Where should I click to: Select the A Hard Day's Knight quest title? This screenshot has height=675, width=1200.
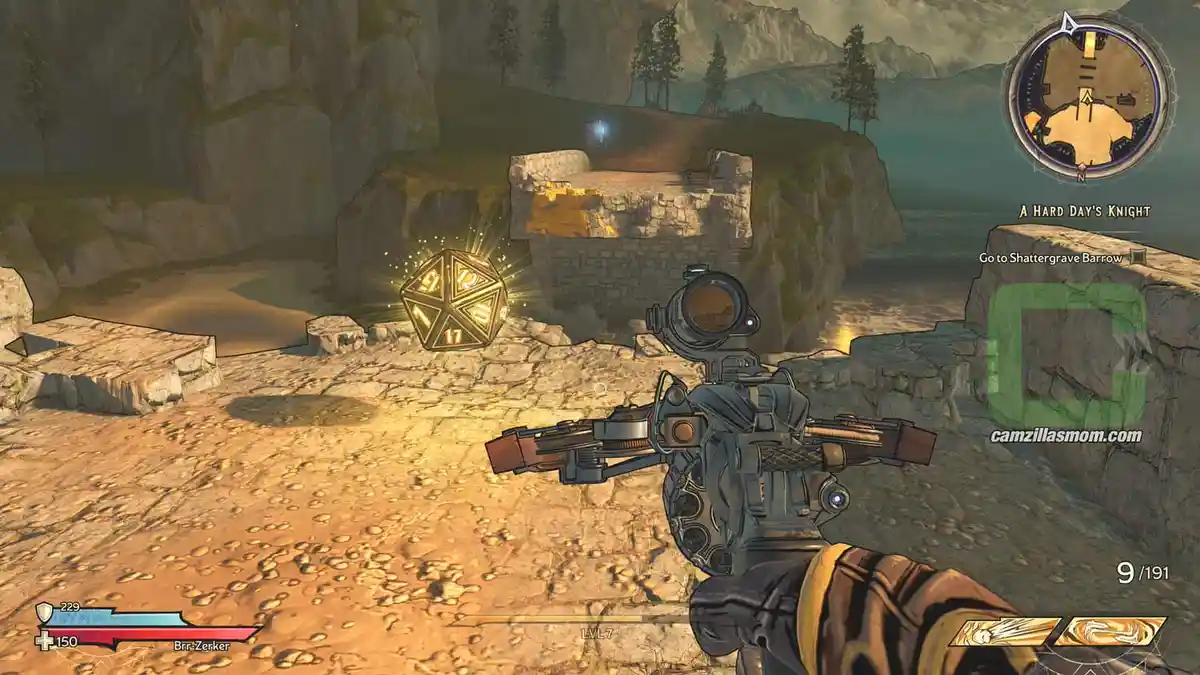click(1083, 211)
